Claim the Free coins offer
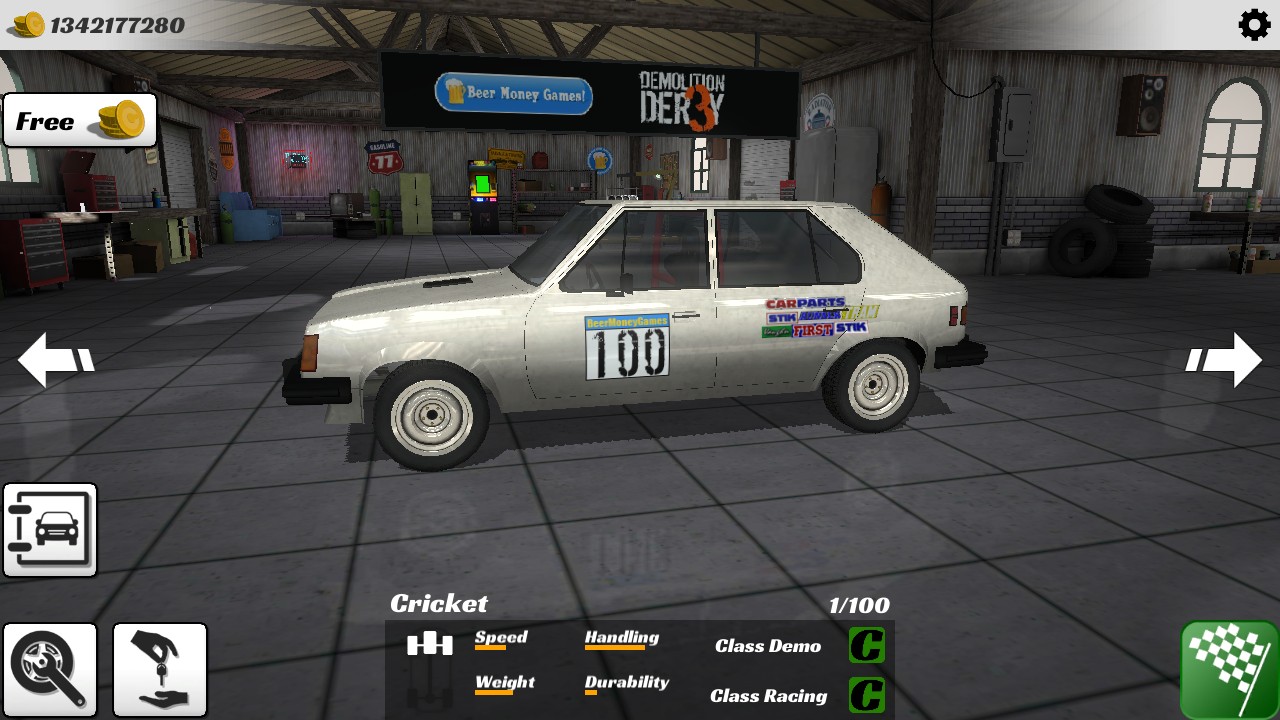The width and height of the screenshot is (1280, 720). pyautogui.click(x=80, y=121)
